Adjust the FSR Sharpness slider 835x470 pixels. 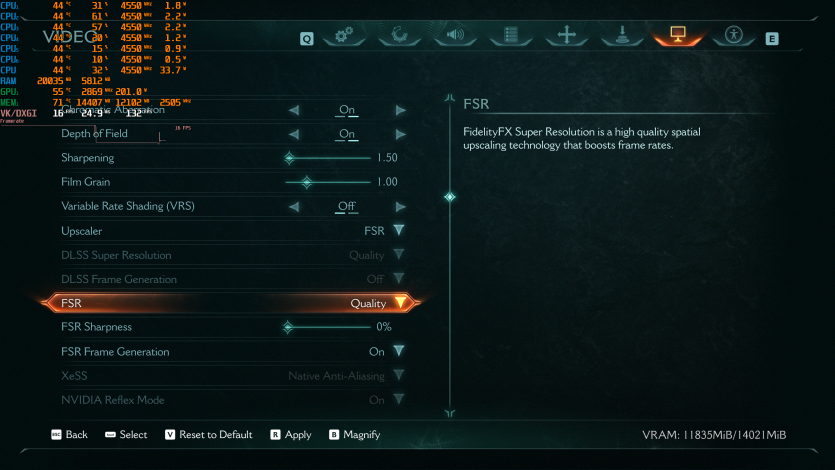288,327
